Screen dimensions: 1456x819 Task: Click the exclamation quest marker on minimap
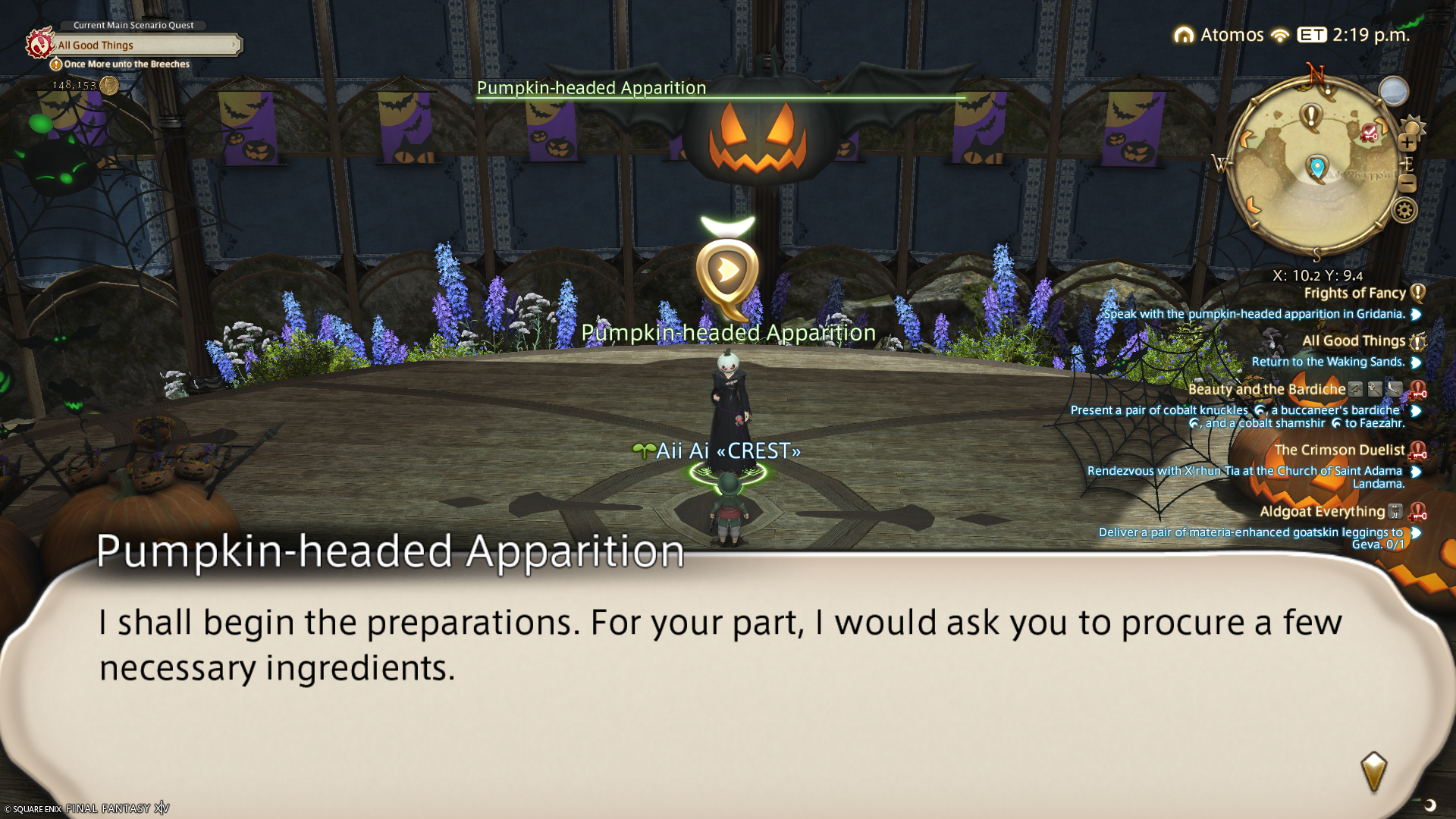1310,117
